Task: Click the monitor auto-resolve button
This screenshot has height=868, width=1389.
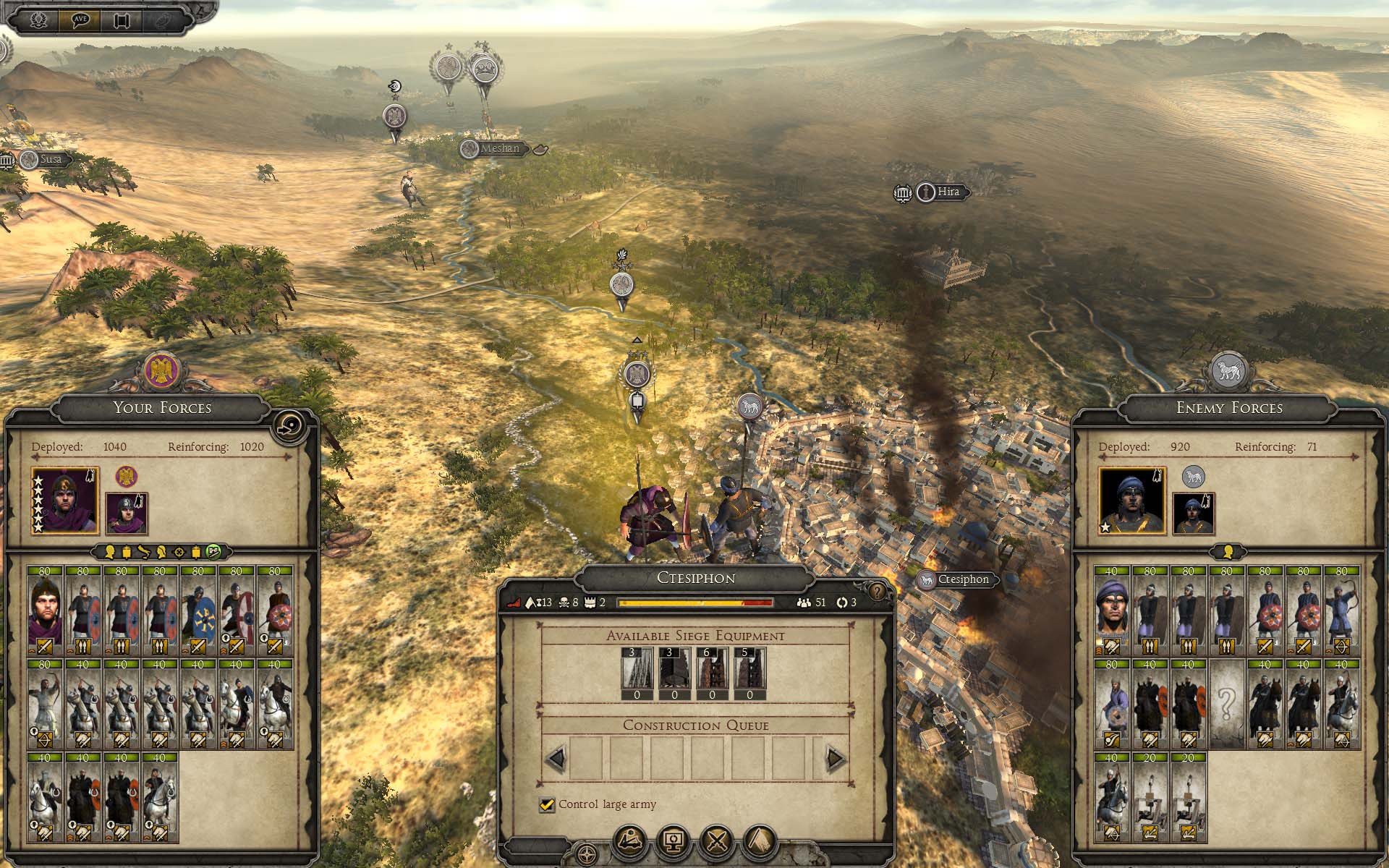Action: point(674,841)
